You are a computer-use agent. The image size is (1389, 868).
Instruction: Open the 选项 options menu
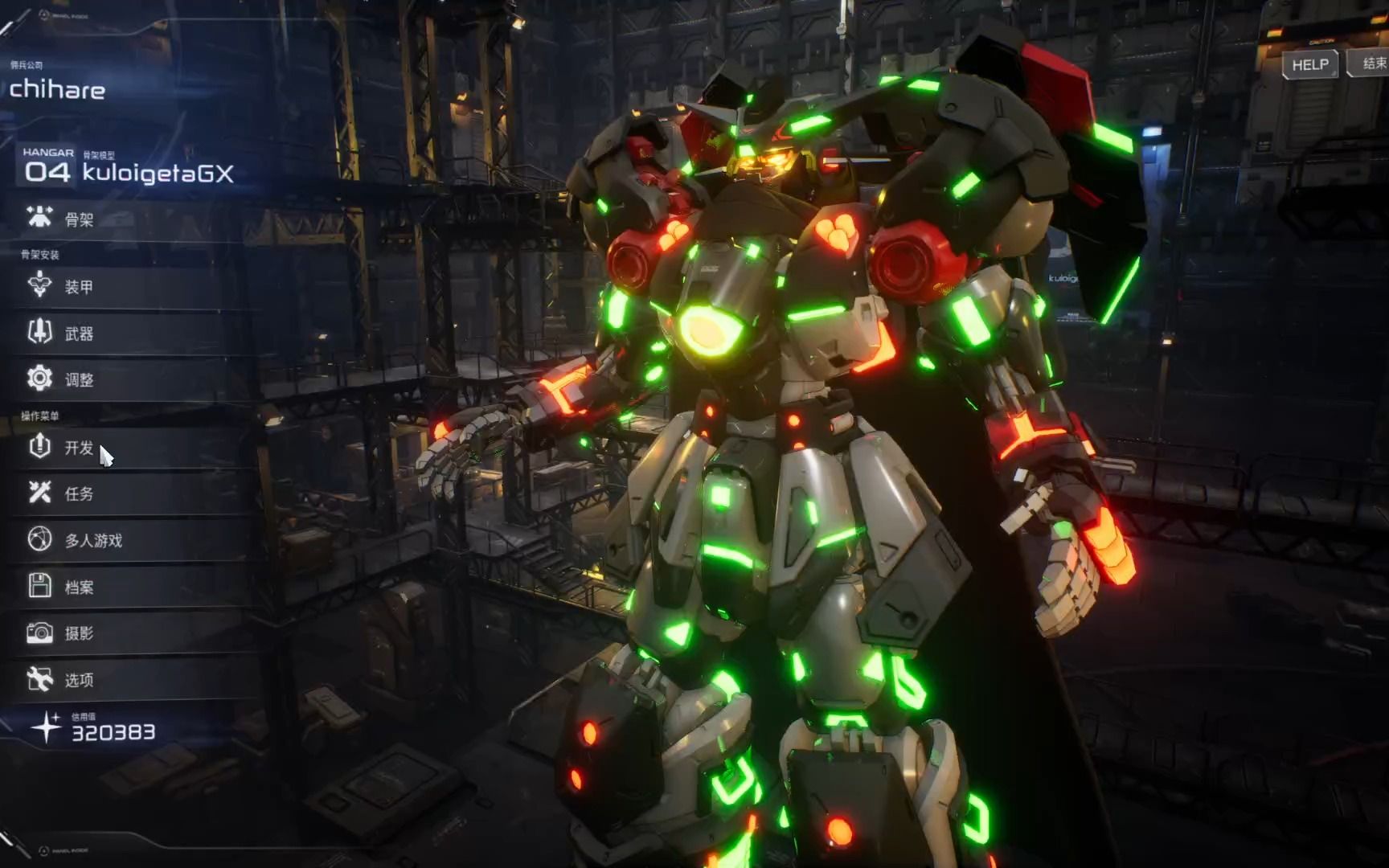tap(79, 680)
